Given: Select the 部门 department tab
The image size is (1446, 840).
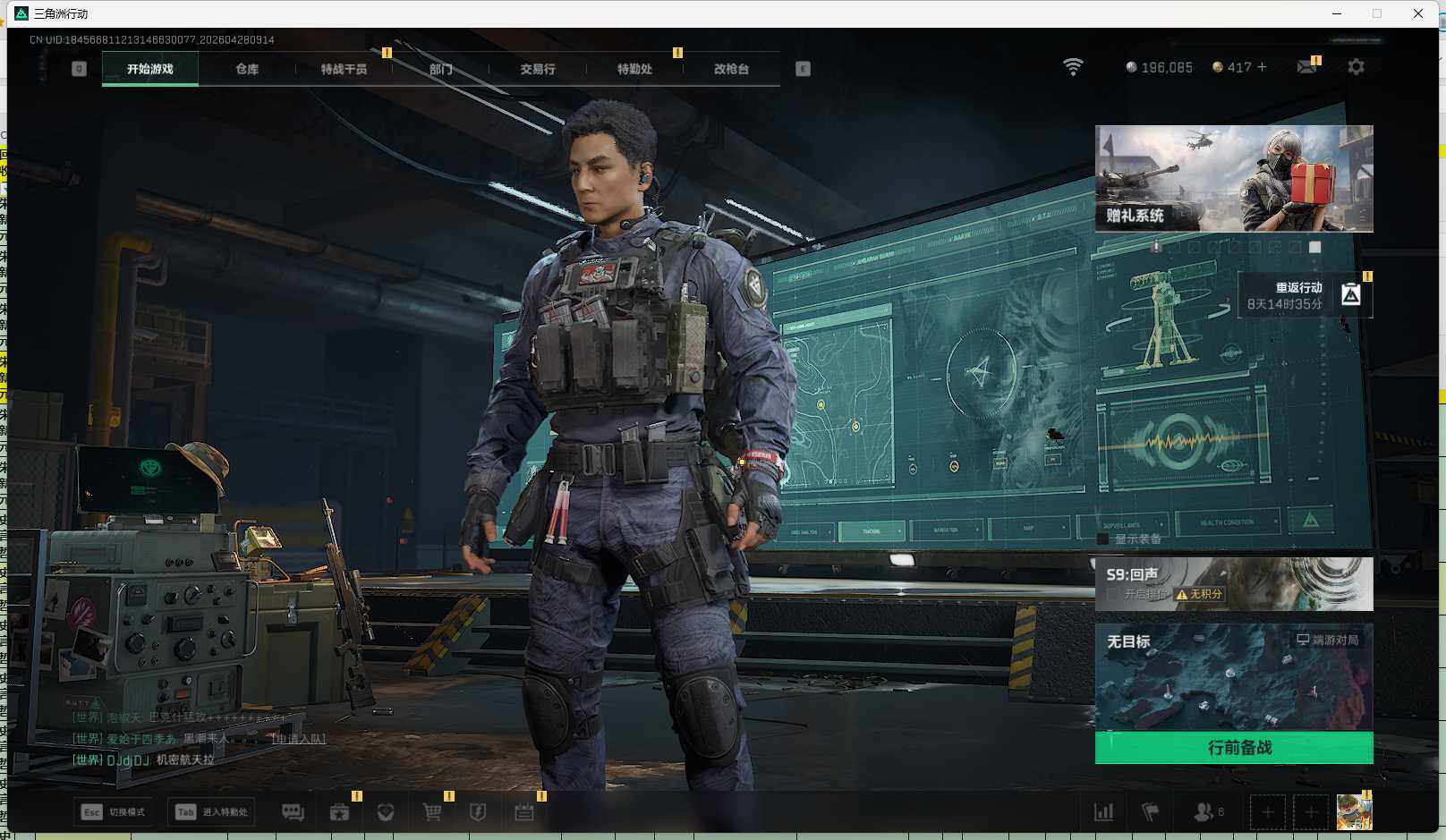Looking at the screenshot, I should pos(440,69).
